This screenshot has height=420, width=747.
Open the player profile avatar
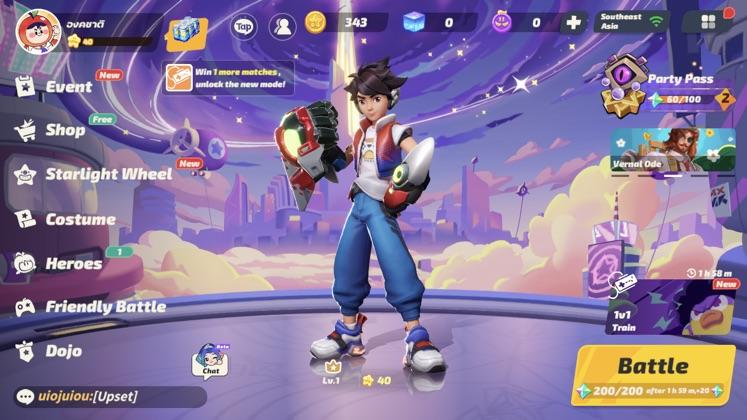point(37,30)
